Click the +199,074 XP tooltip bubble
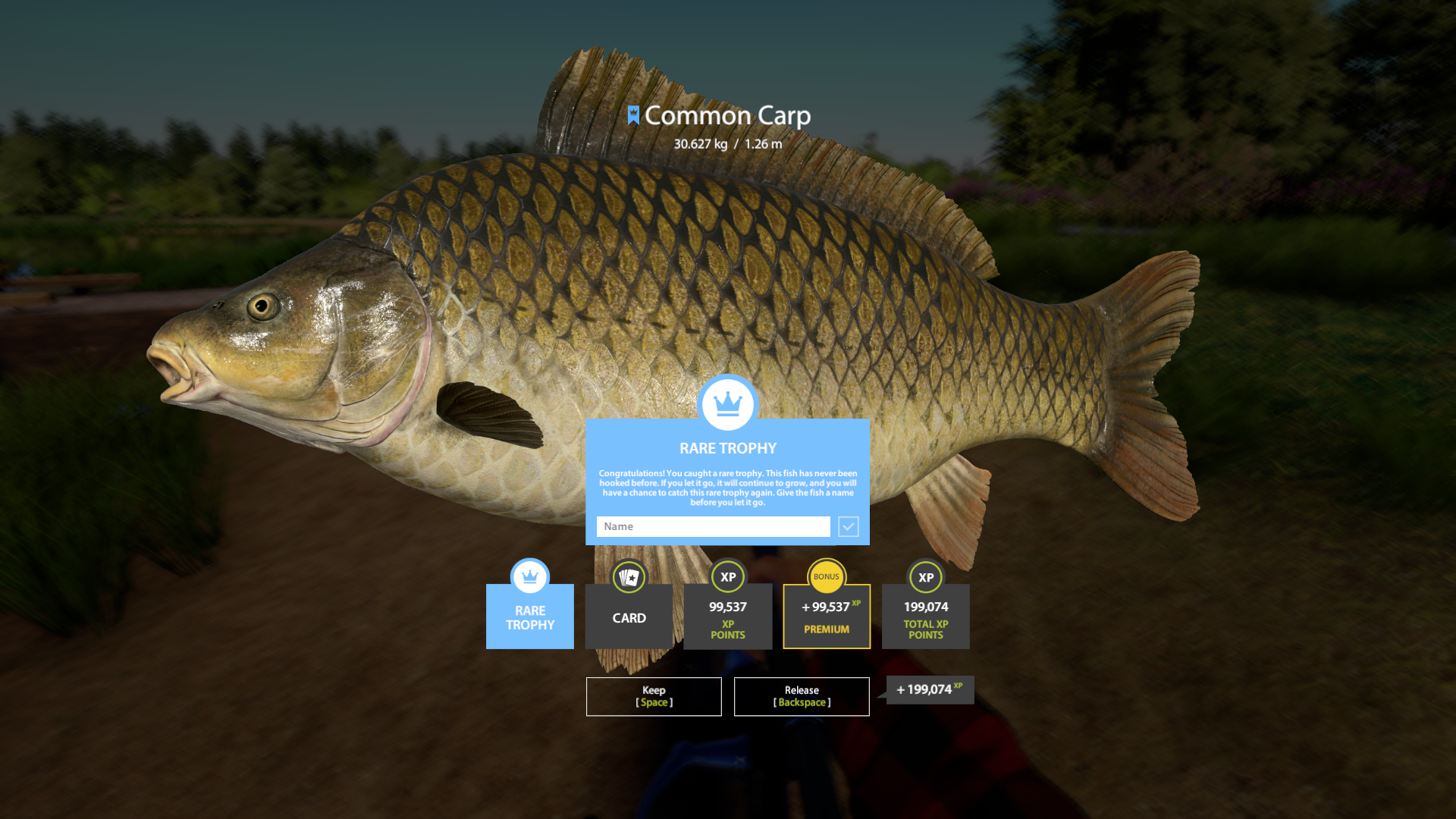This screenshot has width=1456, height=819. pos(928,690)
